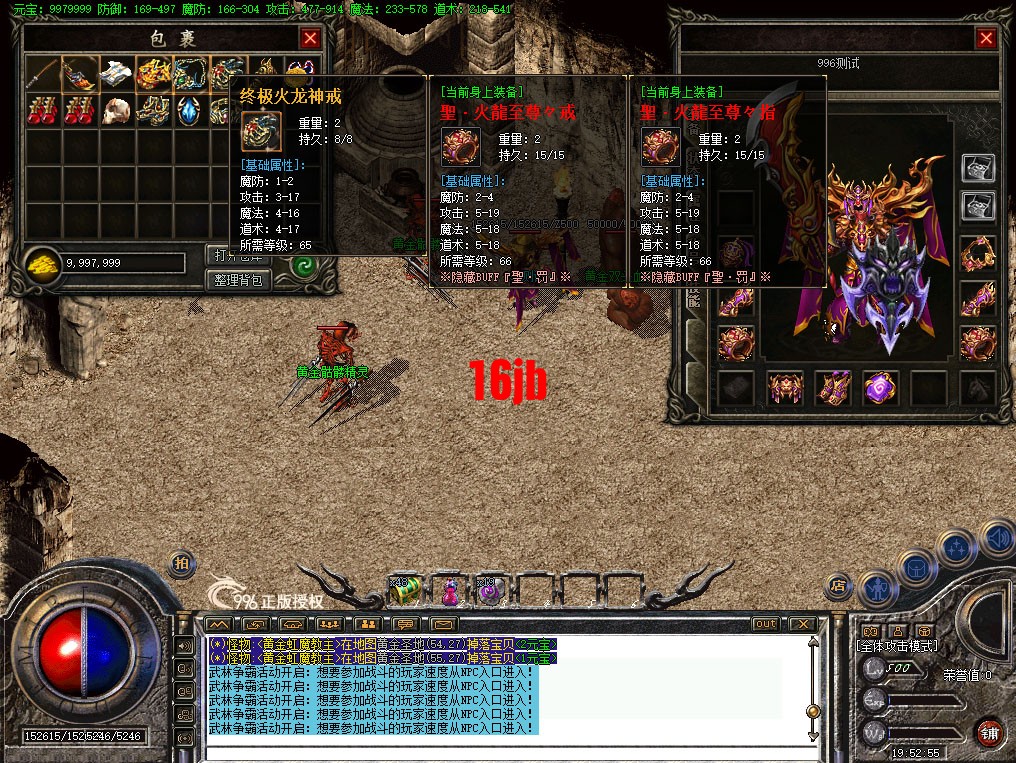
Task: Close the chat panel with X button
Action: 801,624
